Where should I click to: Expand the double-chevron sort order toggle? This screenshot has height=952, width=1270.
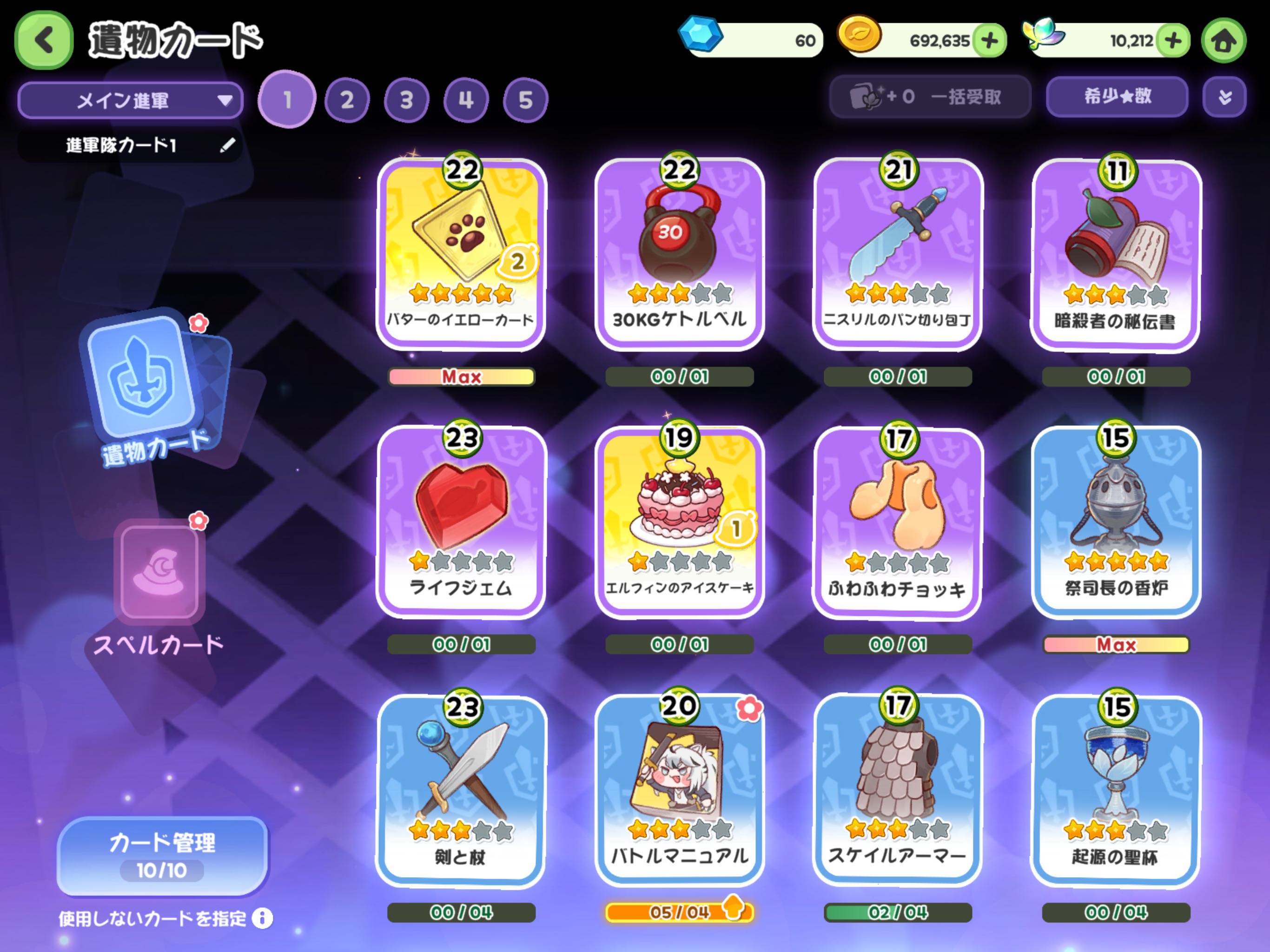pos(1224,97)
